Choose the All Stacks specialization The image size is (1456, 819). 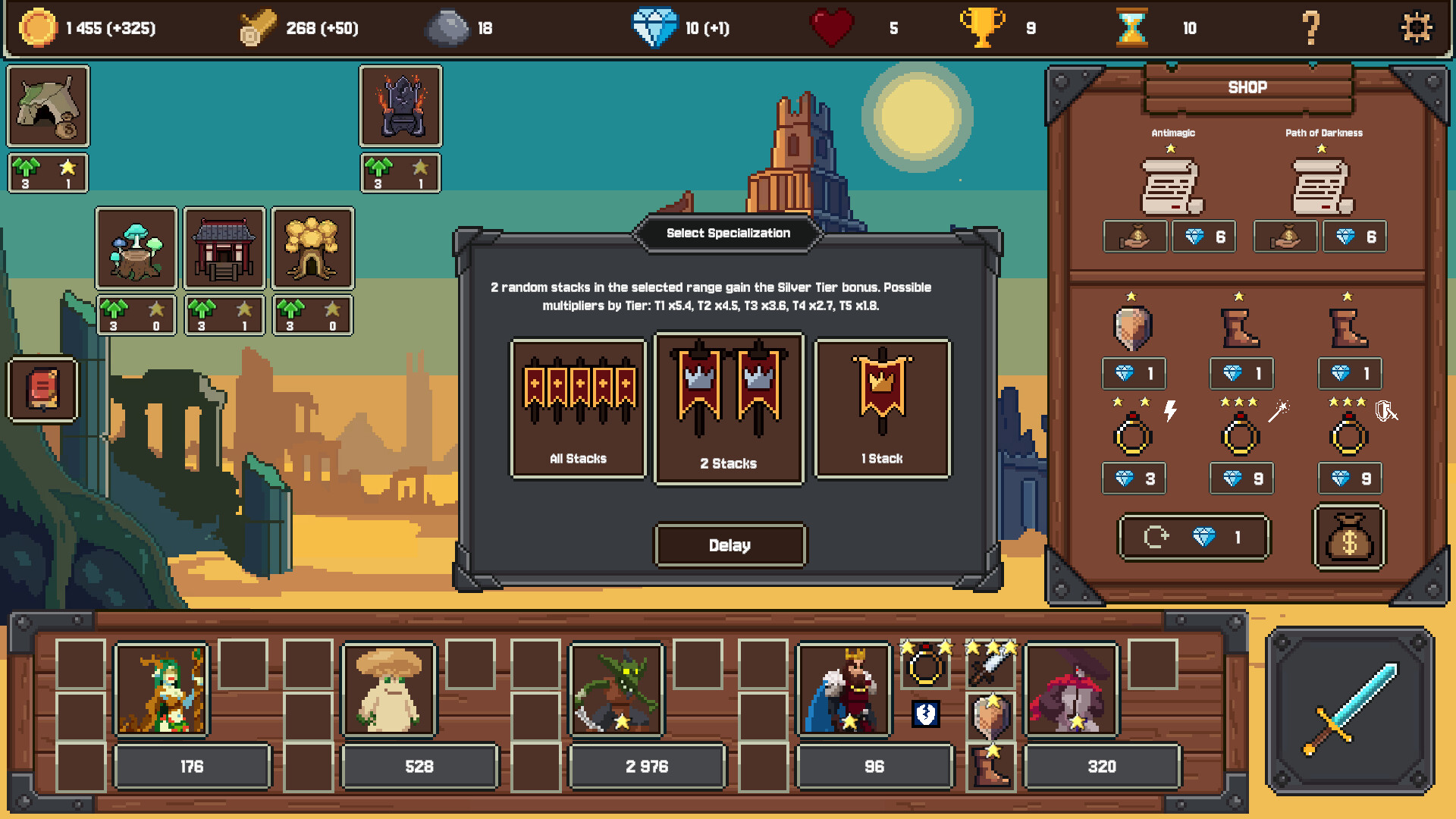[x=578, y=408]
